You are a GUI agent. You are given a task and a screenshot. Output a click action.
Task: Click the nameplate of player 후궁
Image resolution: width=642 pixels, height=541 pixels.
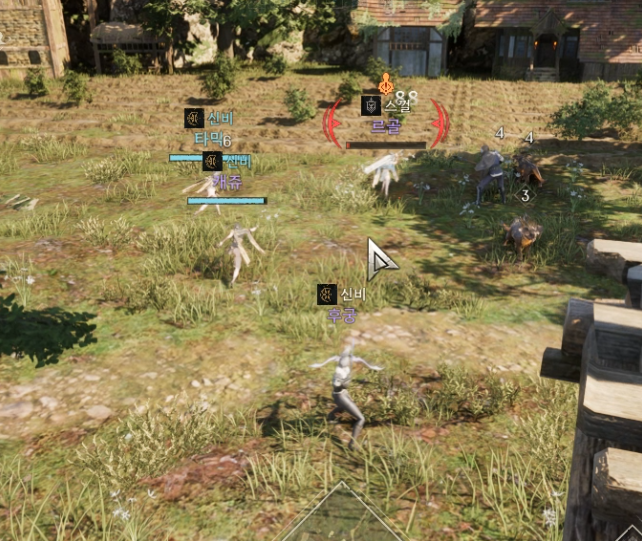(342, 315)
